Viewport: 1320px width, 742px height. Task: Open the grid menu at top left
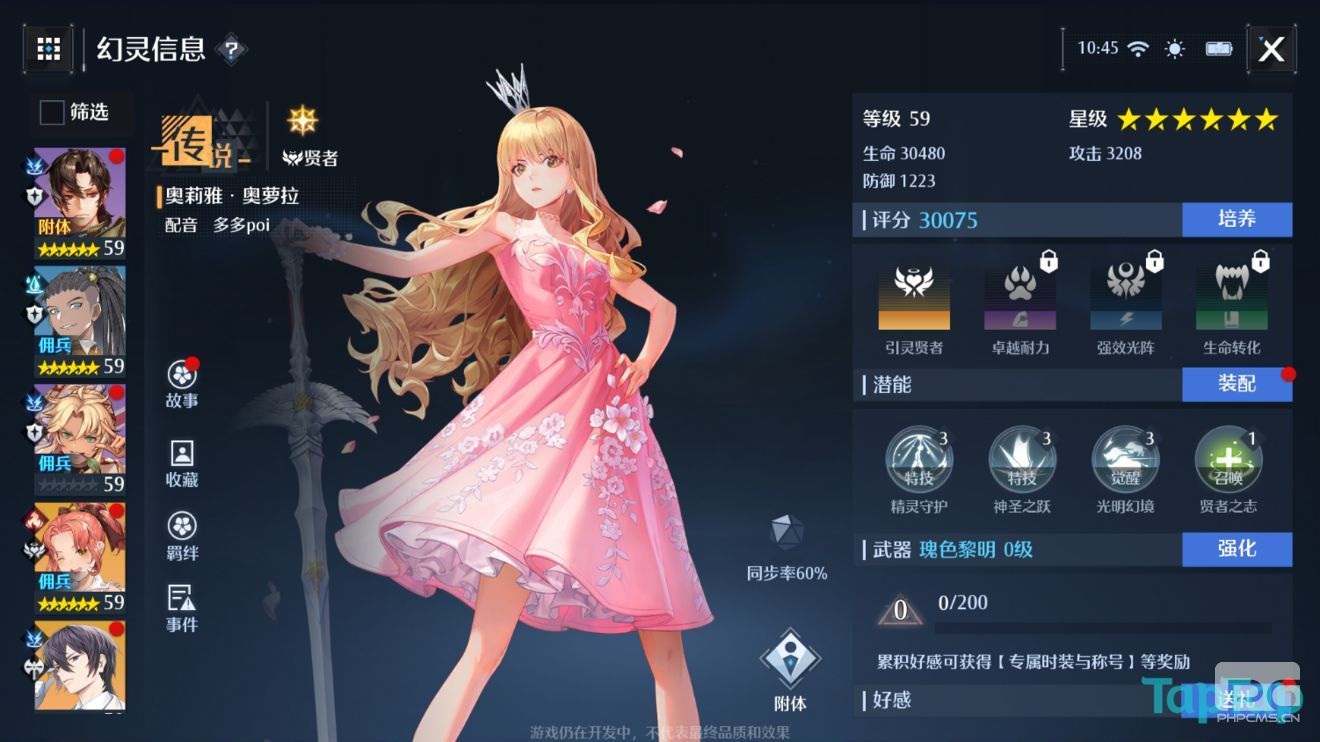pos(48,50)
